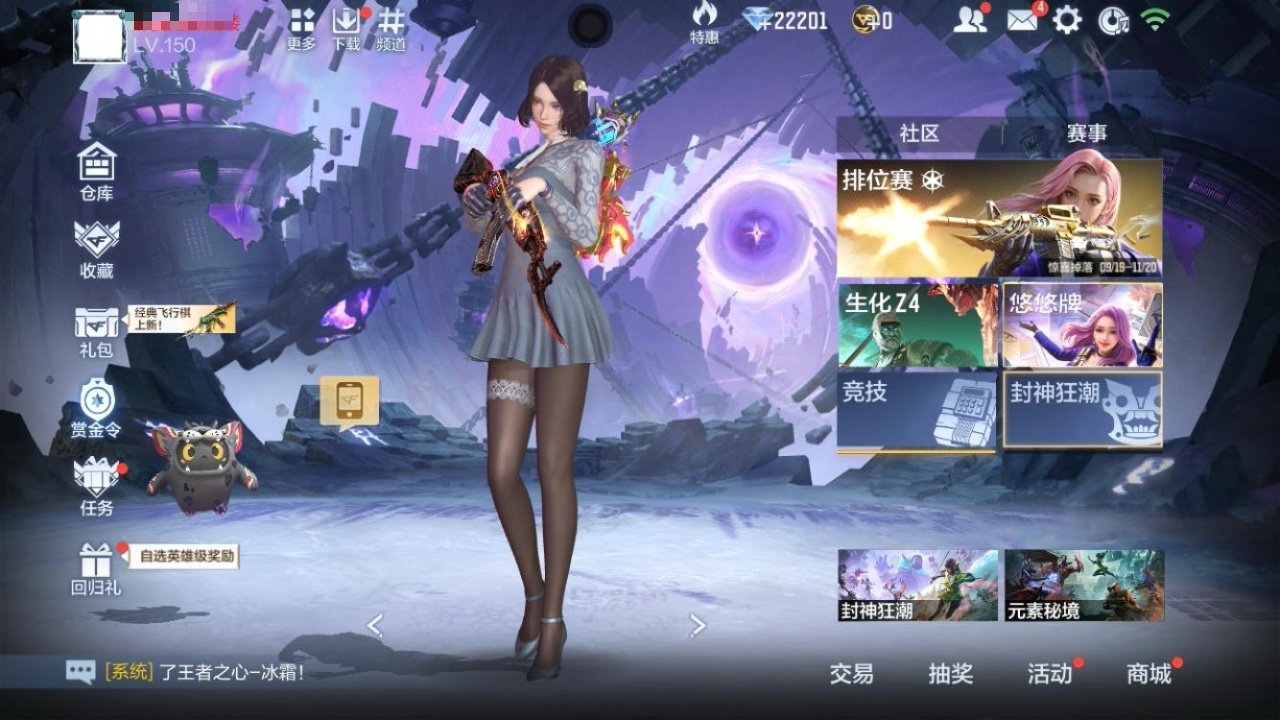Open the mail inbox

1022,20
